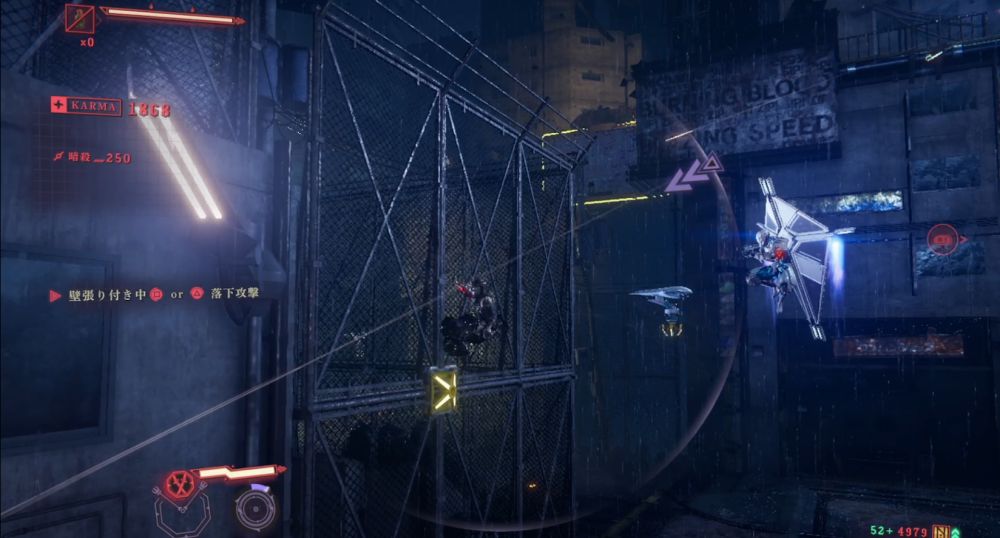Click the red KARMA label
The height and width of the screenshot is (538, 1000).
tap(86, 107)
